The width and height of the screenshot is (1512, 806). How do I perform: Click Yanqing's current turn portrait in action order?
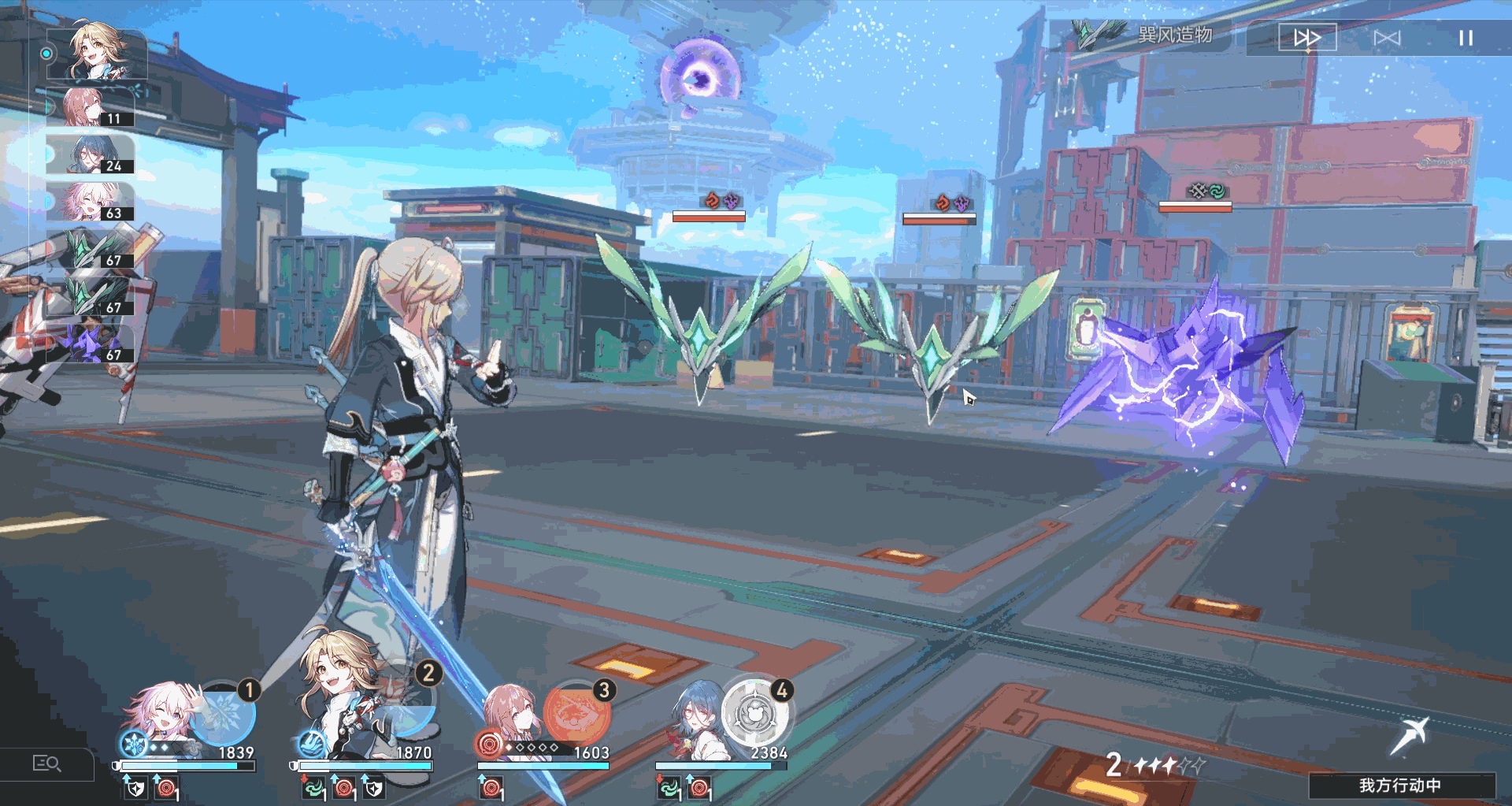click(96, 54)
